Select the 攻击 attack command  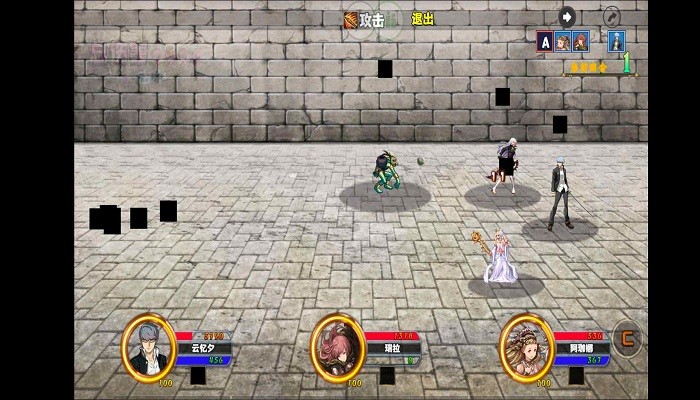pos(366,19)
